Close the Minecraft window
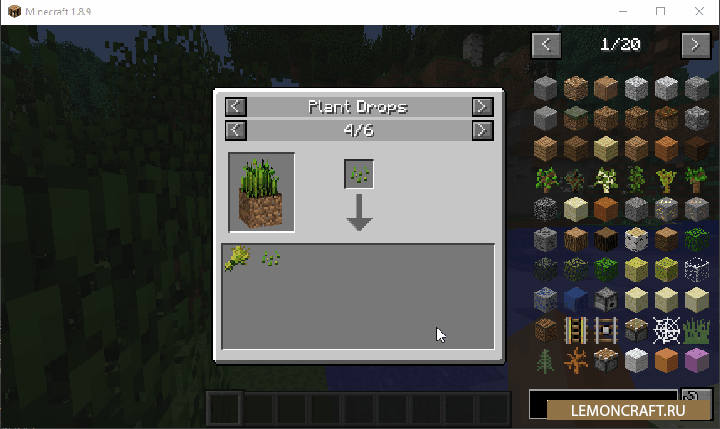This screenshot has width=720, height=429. coord(696,11)
